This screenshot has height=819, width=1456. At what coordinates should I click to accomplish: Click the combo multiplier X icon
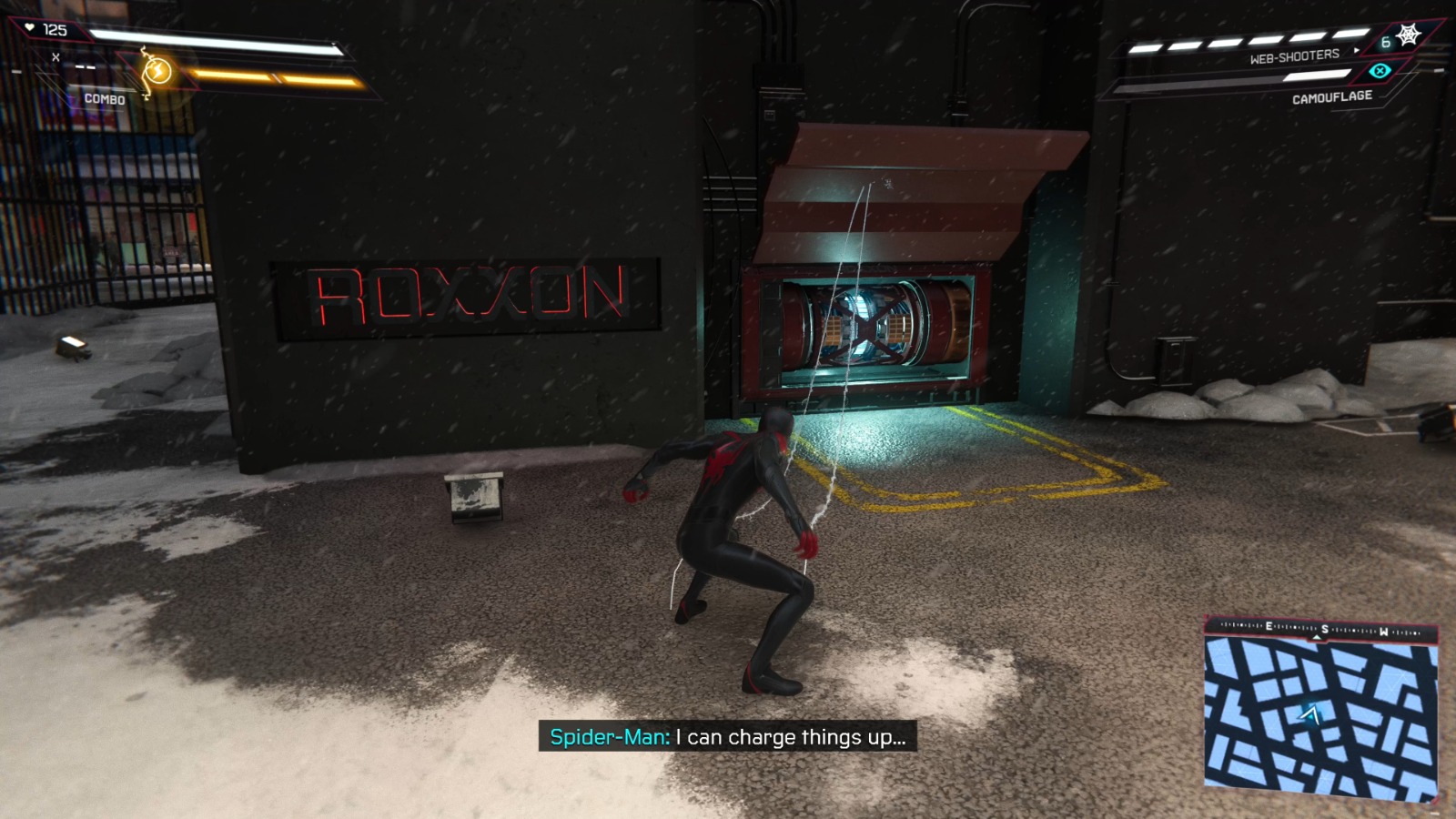click(x=55, y=56)
